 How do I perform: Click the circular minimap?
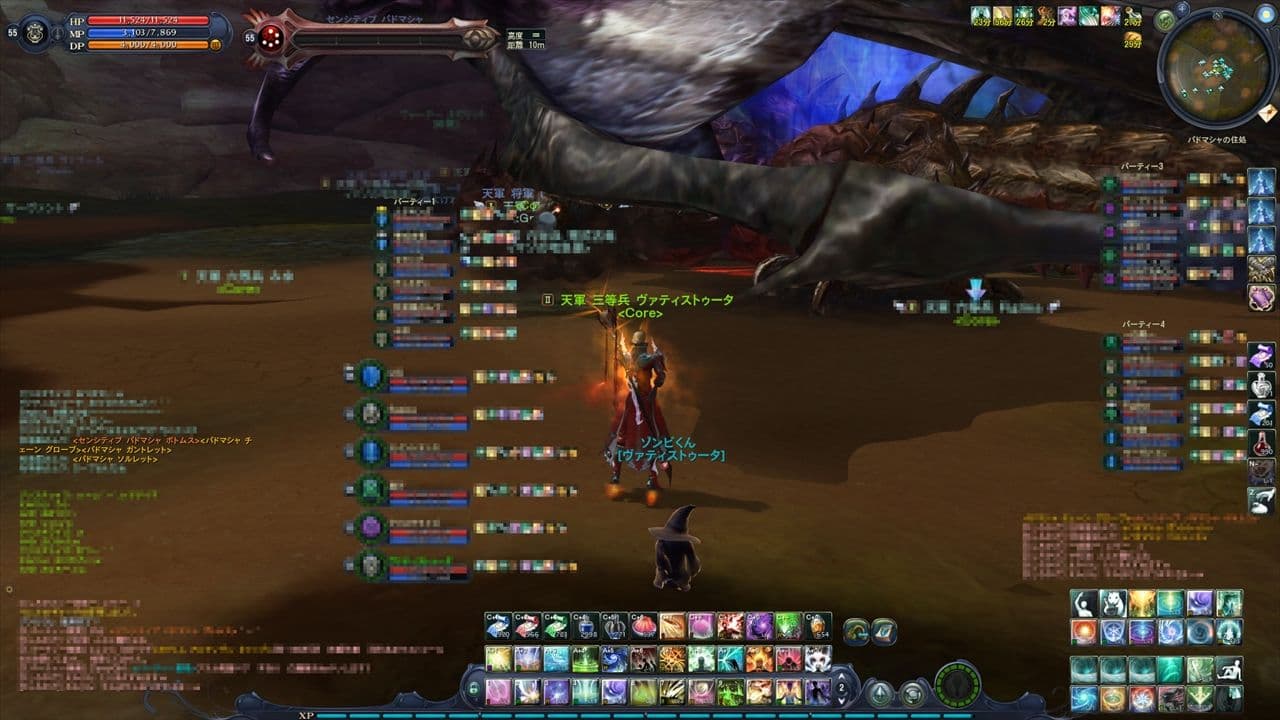(x=1214, y=69)
